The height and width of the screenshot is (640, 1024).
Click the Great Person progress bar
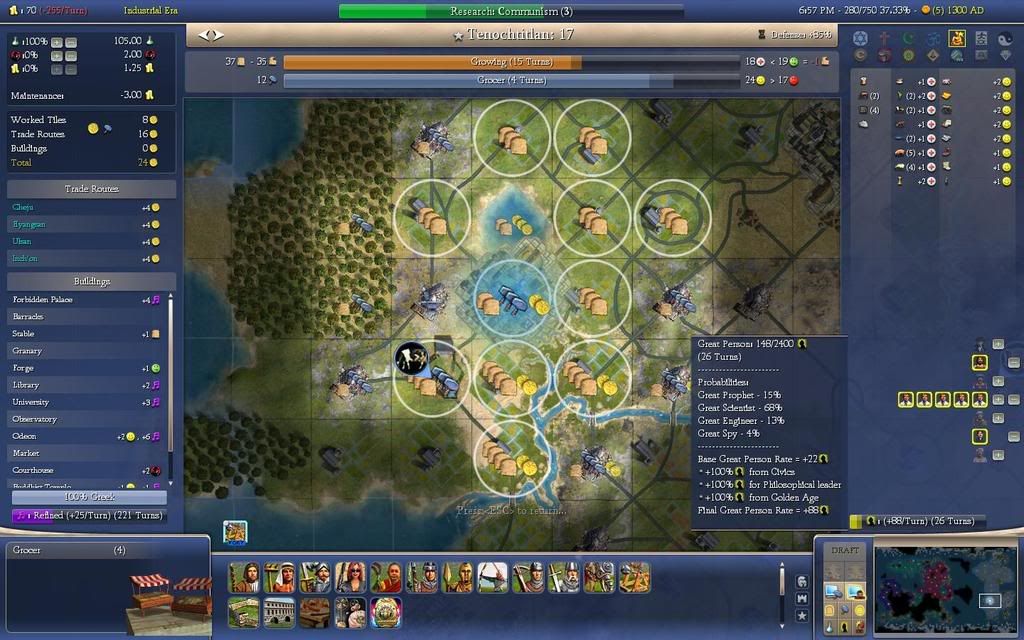tap(917, 521)
